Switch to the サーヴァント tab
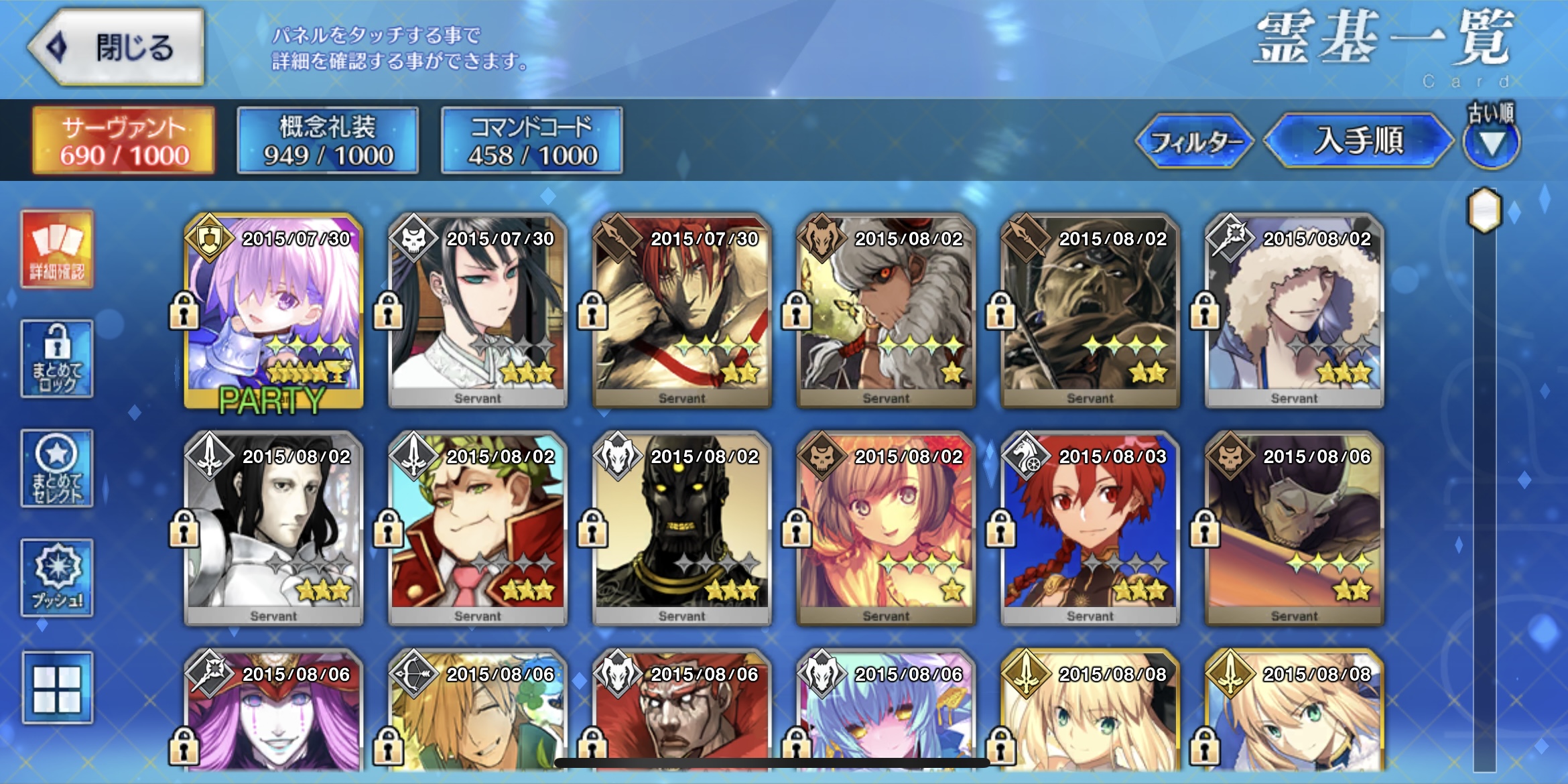This screenshot has width=1568, height=784. [124, 141]
